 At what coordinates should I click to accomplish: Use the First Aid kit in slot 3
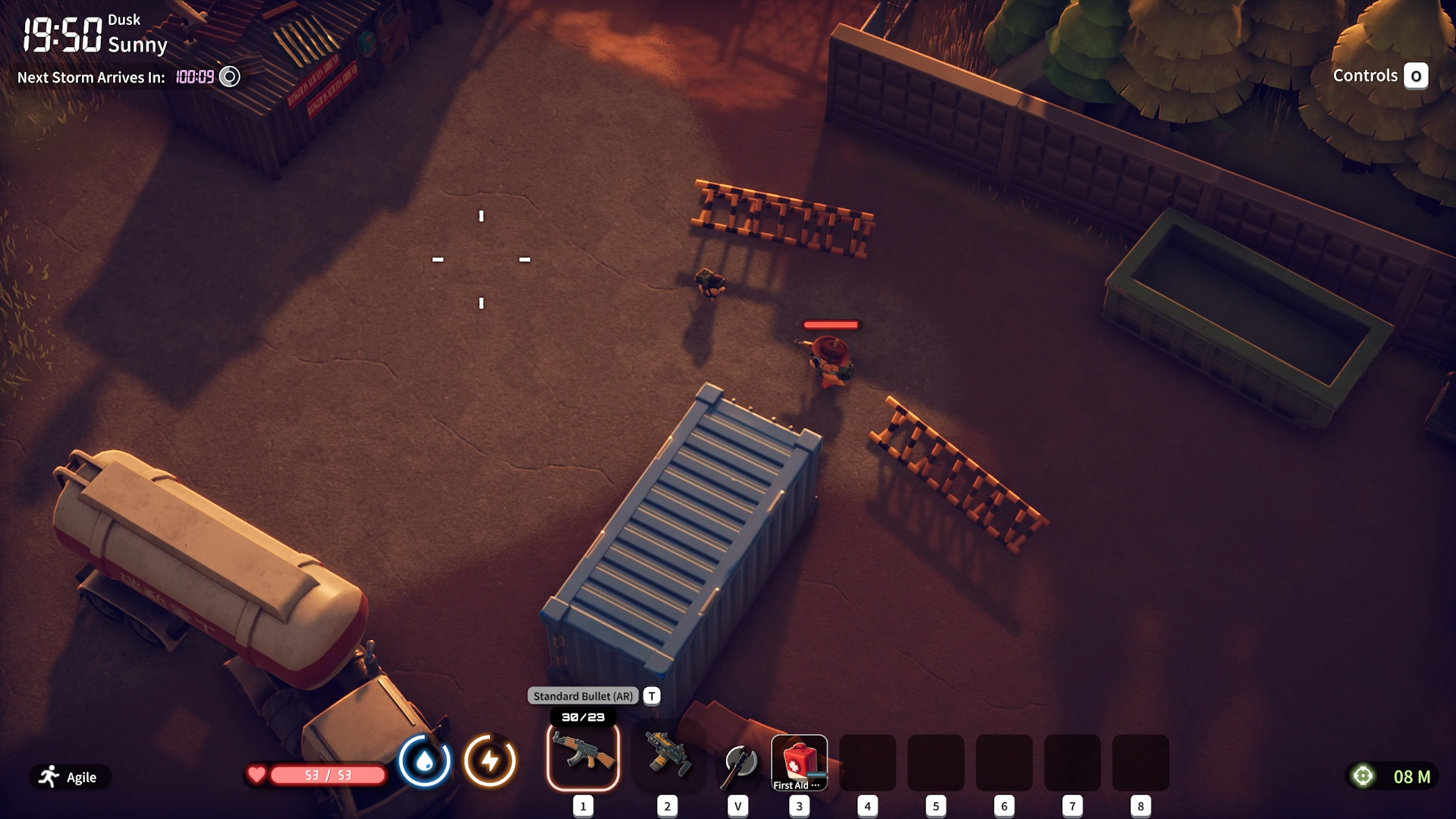pyautogui.click(x=798, y=759)
